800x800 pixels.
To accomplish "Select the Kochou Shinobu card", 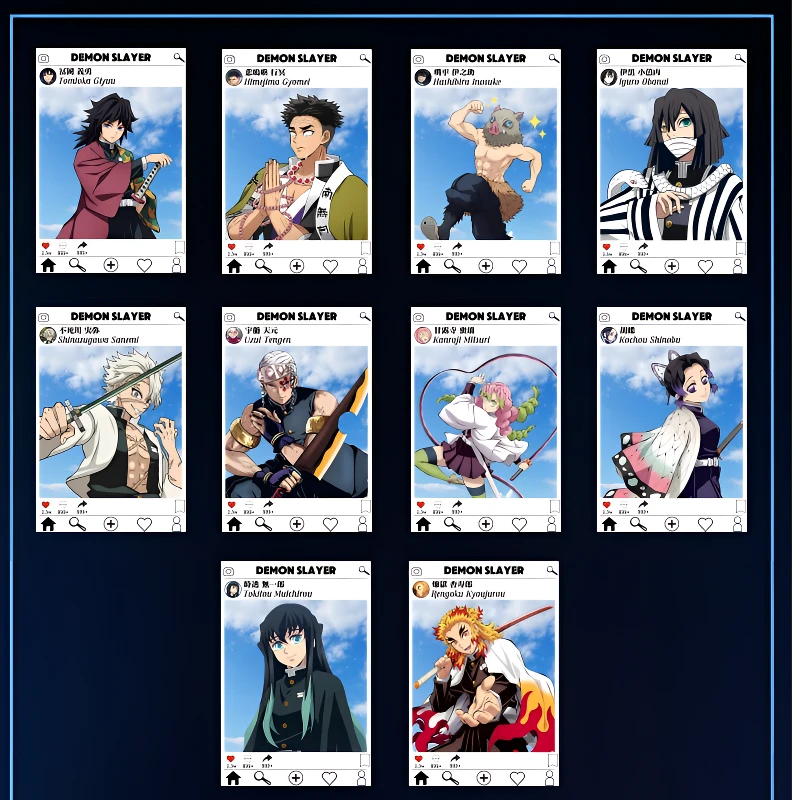I will click(x=671, y=420).
